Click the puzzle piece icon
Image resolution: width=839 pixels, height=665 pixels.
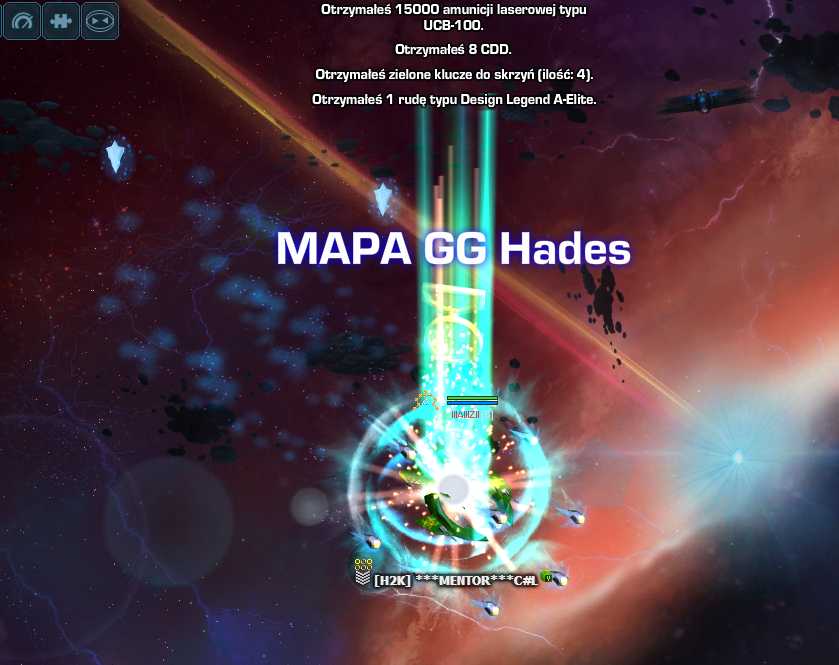pyautogui.click(x=60, y=20)
